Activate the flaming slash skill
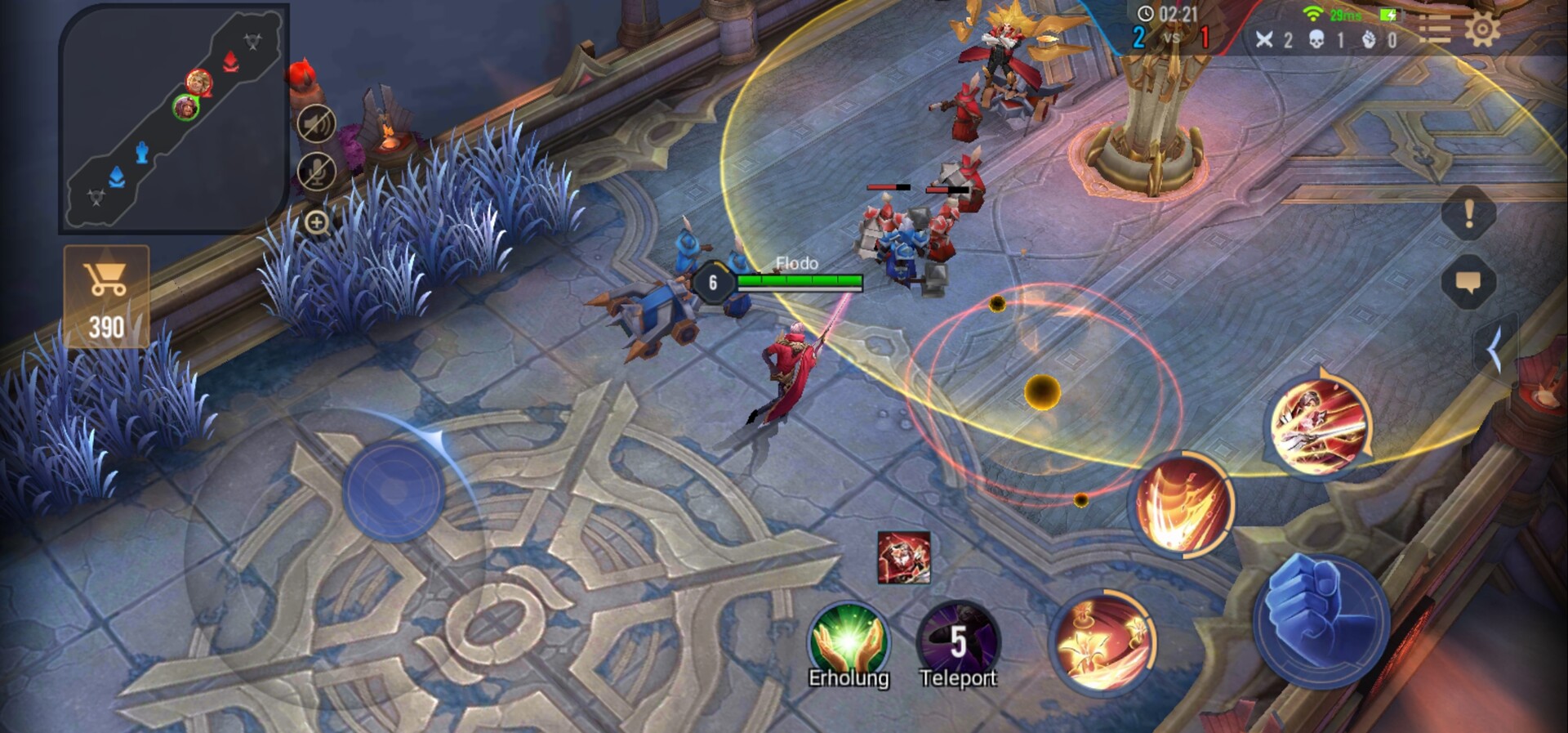Viewport: 1568px width, 733px height. pyautogui.click(x=1184, y=504)
